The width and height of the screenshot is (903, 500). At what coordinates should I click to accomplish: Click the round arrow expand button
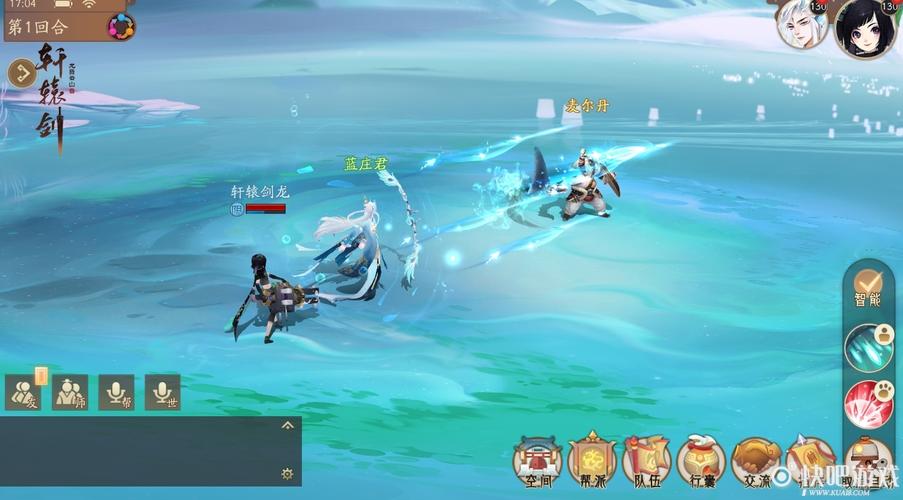22,73
